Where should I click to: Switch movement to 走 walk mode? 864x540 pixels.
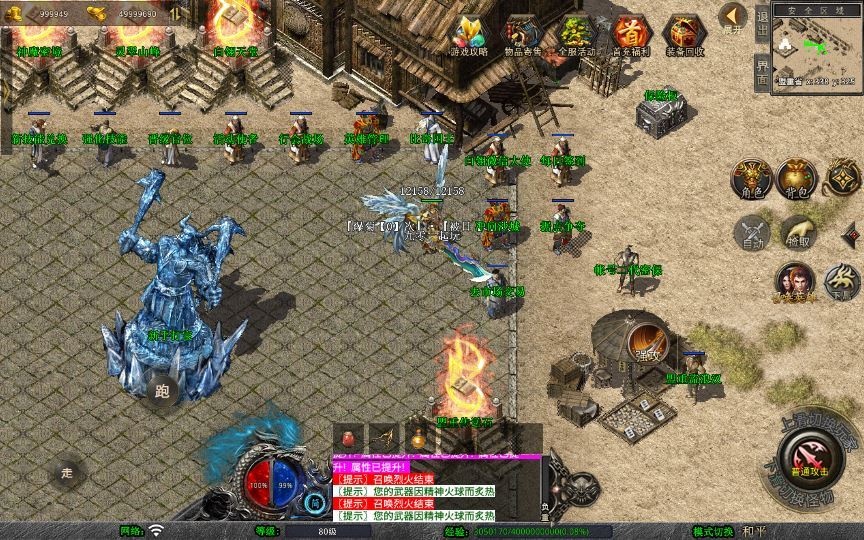pos(68,472)
